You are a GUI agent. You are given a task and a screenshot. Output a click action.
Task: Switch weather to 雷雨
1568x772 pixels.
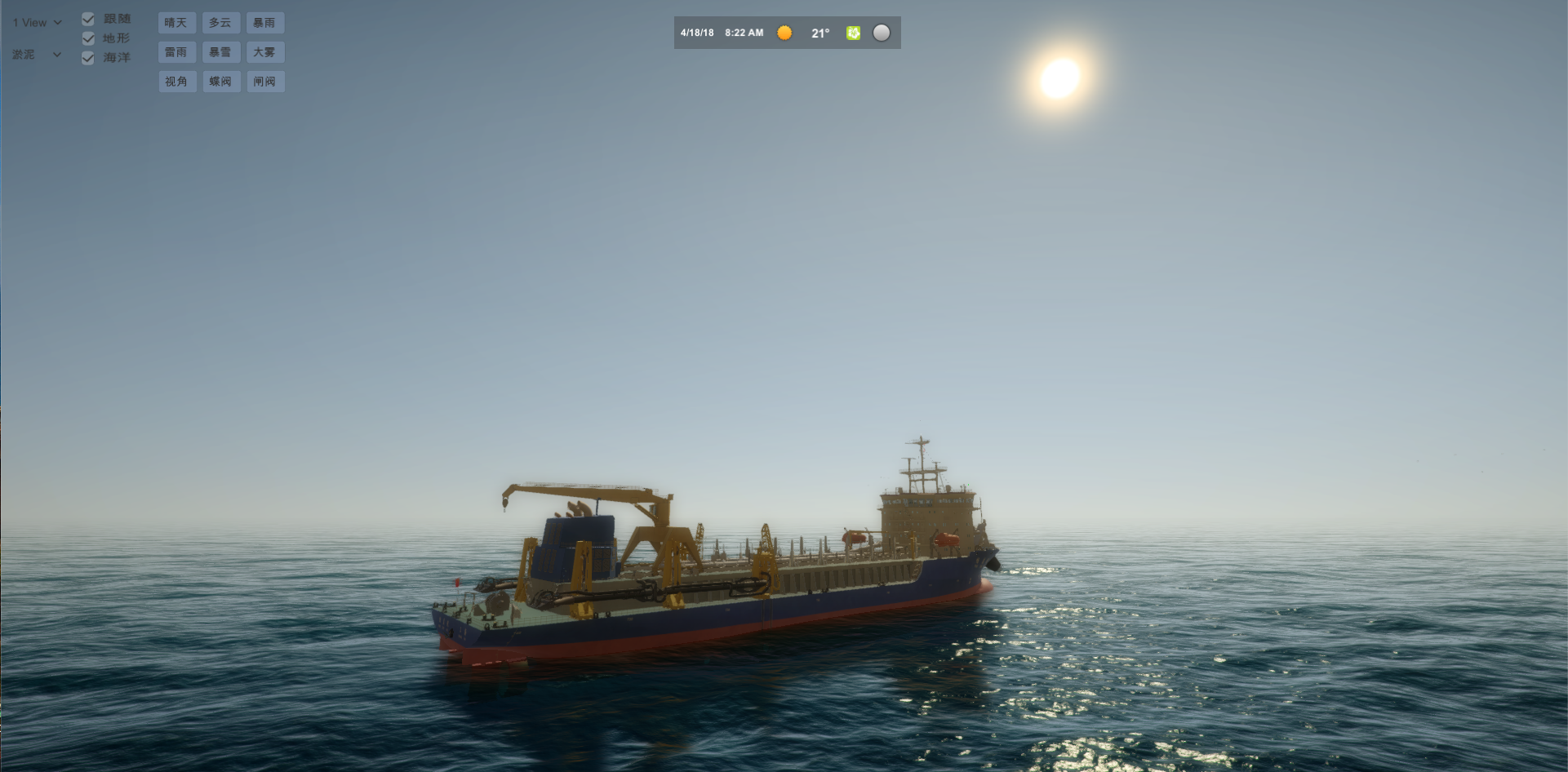(176, 52)
